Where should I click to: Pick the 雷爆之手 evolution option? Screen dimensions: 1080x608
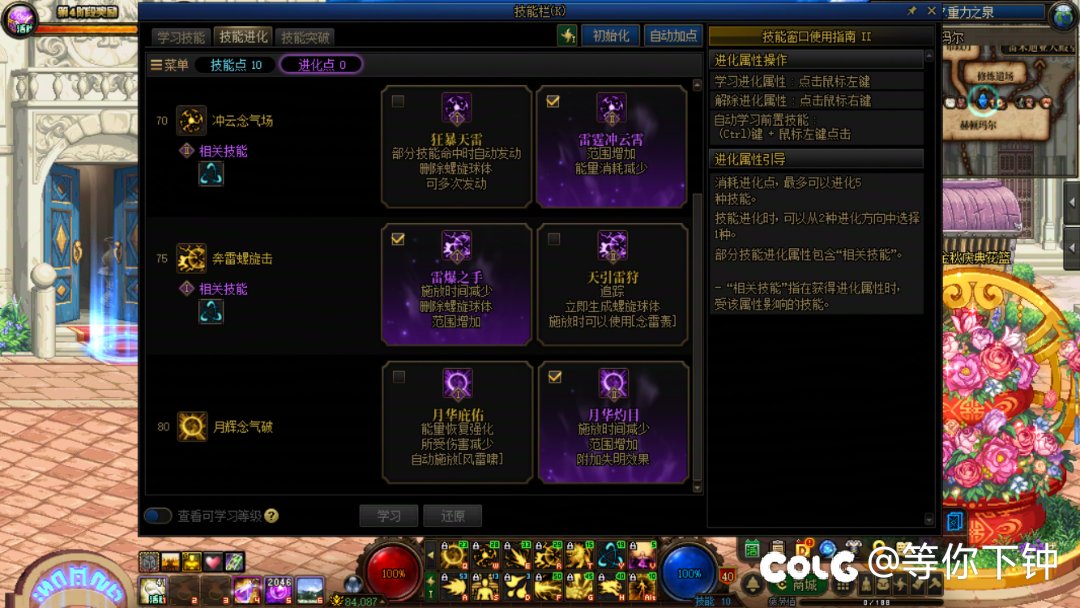(x=456, y=284)
